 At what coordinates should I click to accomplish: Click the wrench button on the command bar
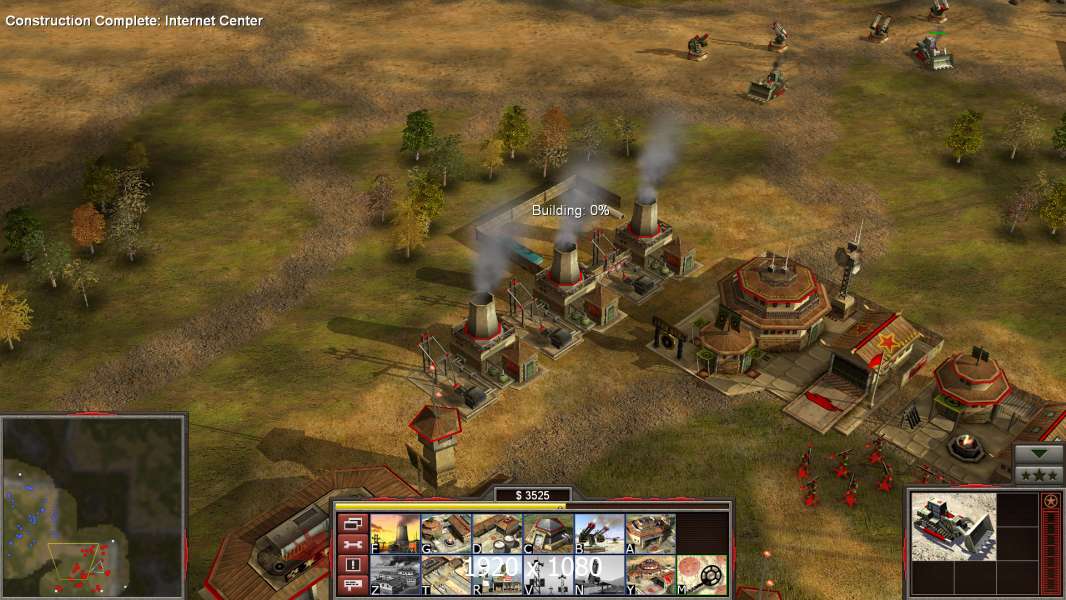(352, 544)
